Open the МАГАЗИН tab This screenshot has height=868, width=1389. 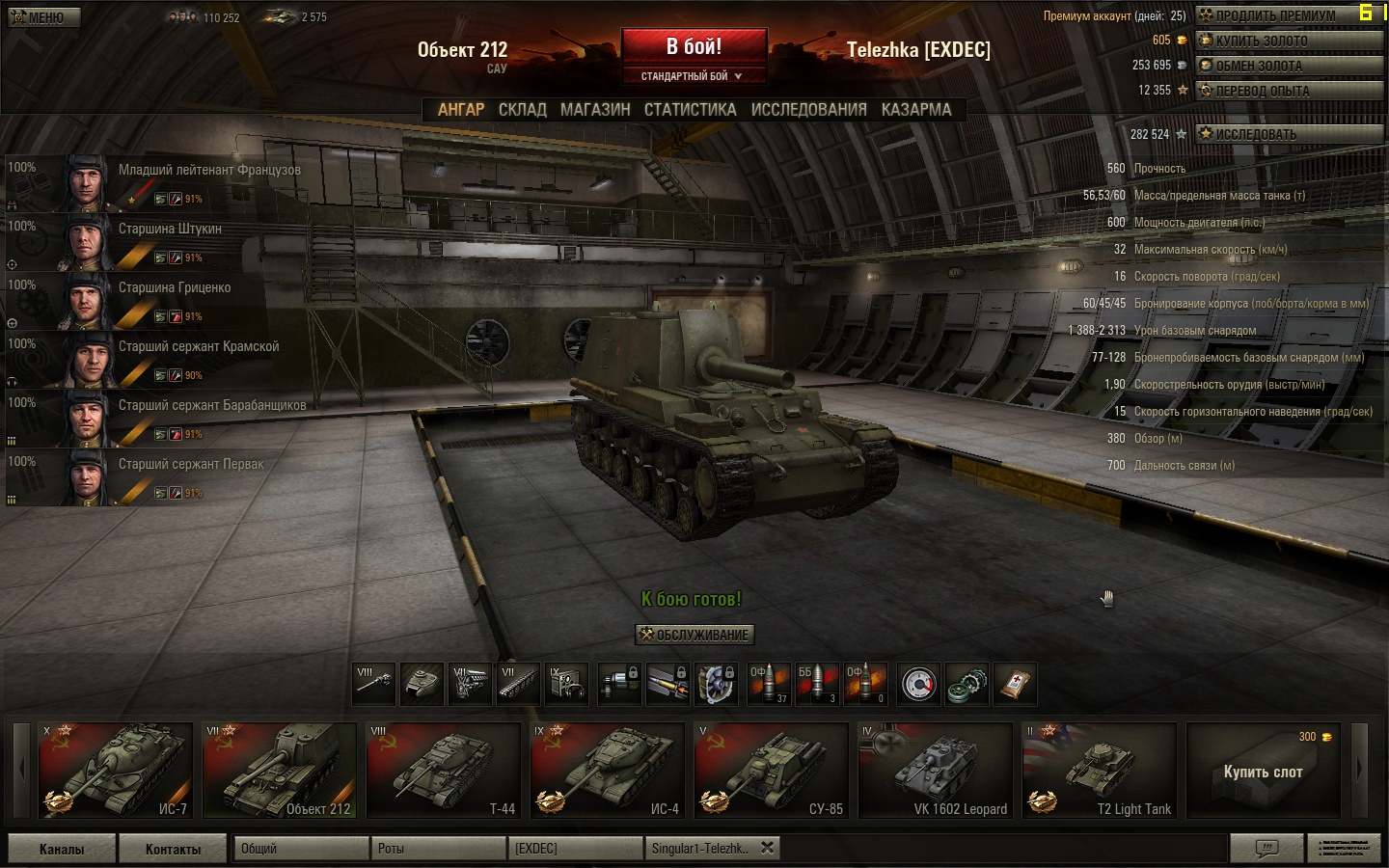click(595, 110)
